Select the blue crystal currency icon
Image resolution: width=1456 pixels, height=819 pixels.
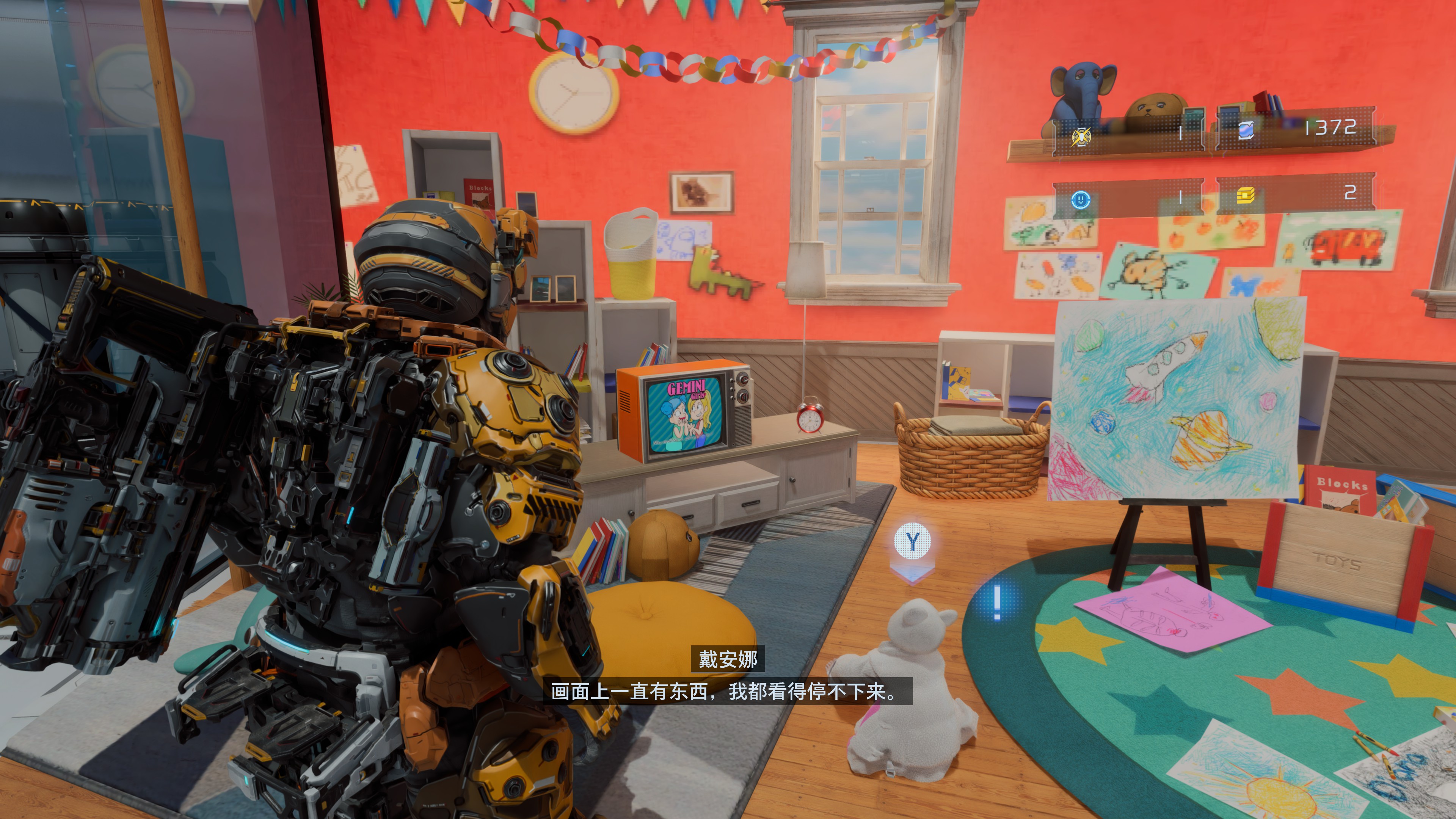pos(1246,130)
